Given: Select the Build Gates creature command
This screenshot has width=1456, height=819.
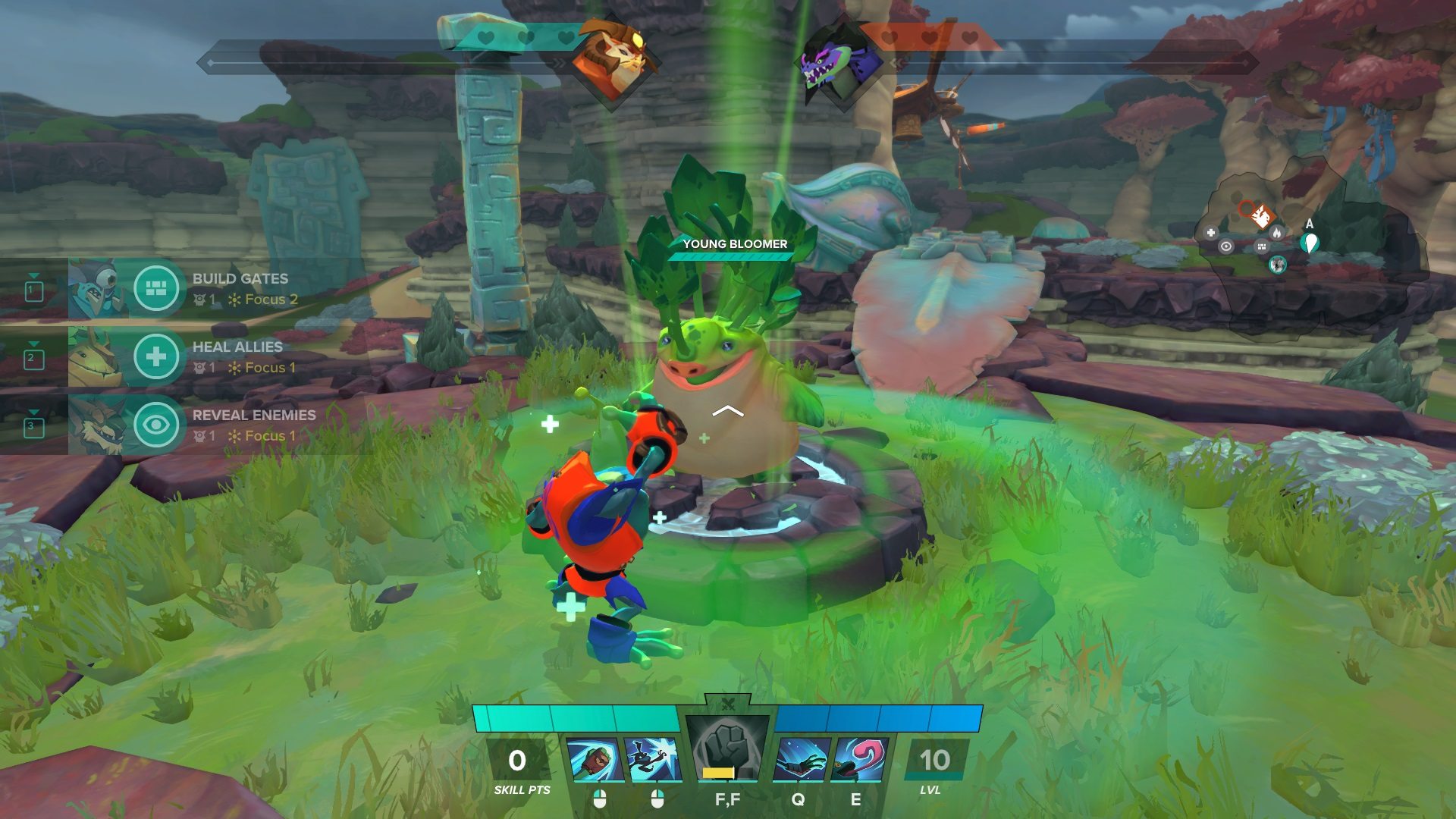Looking at the screenshot, I should (155, 288).
